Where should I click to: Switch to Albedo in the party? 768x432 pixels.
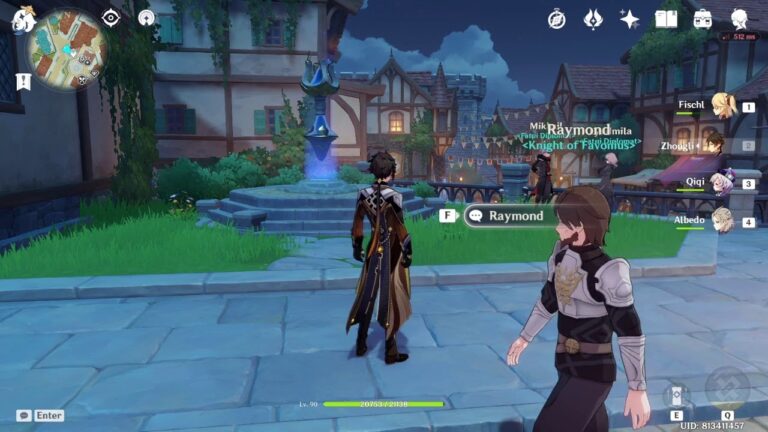coord(722,220)
